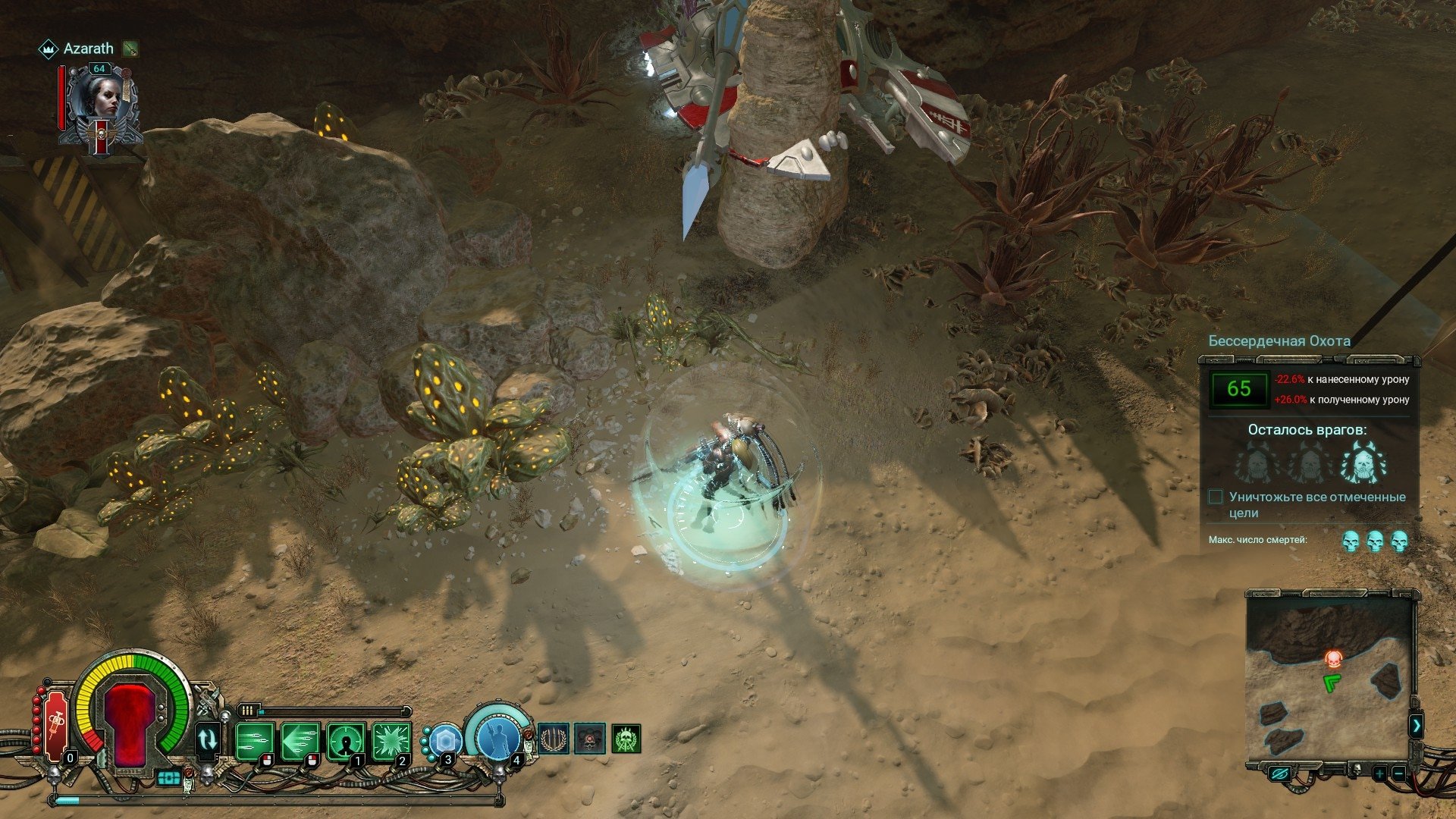Activate the rightward bullet volley skill
This screenshot has height=819, width=1456.
(x=253, y=740)
